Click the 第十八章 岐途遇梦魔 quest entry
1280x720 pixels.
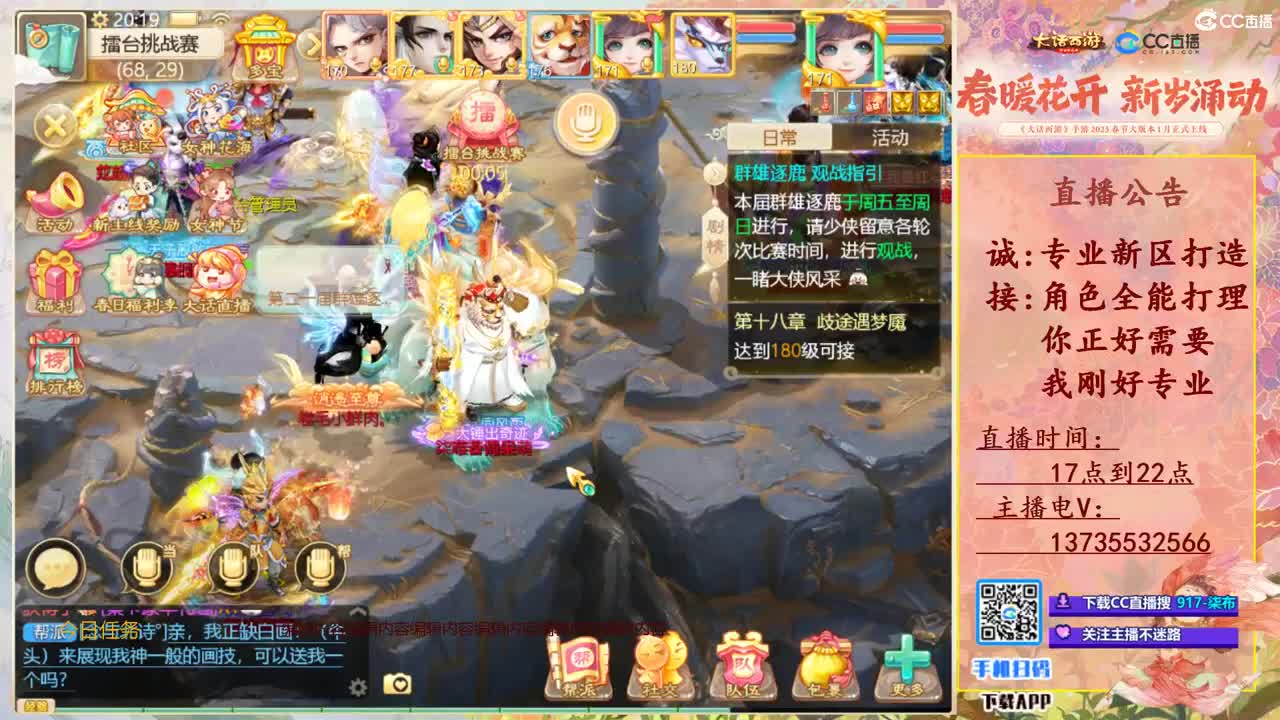(820, 322)
